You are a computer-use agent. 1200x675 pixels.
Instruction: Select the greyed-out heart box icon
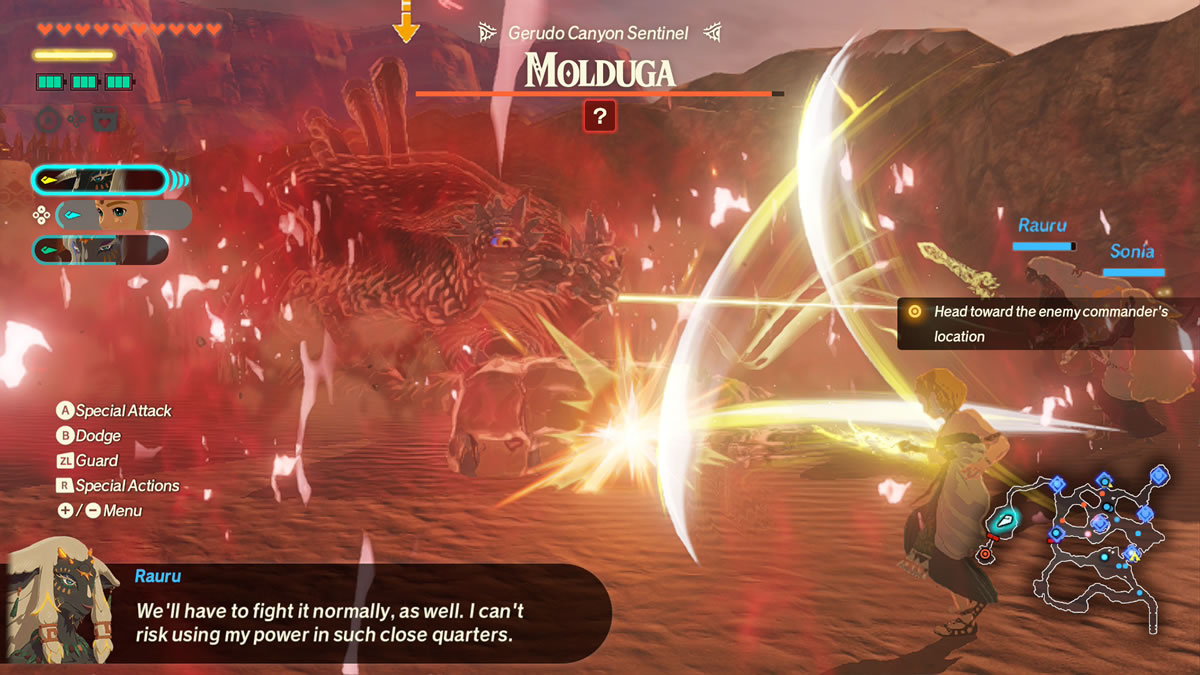tap(104, 120)
